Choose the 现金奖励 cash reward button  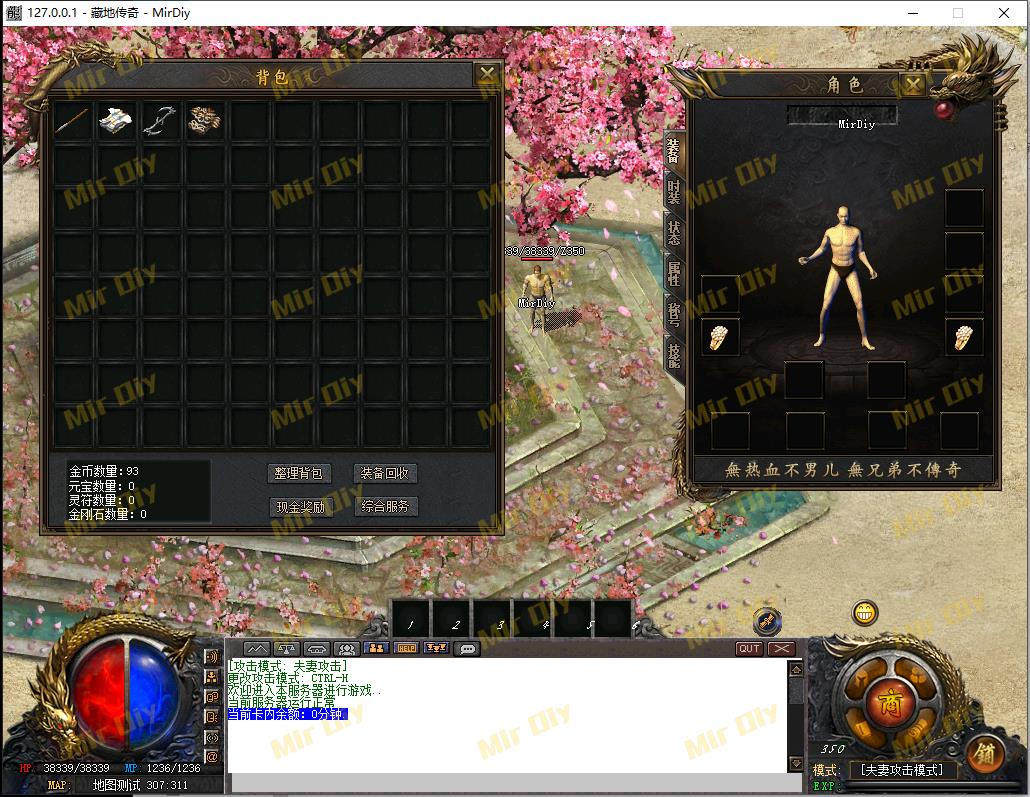tap(299, 507)
